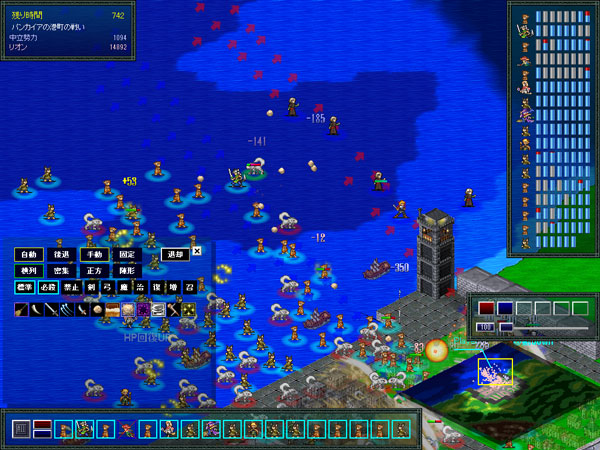The width and height of the screenshot is (600, 450).
Task: Select the 必殺 (special attack) skill mode
Action: pyautogui.click(x=46, y=287)
